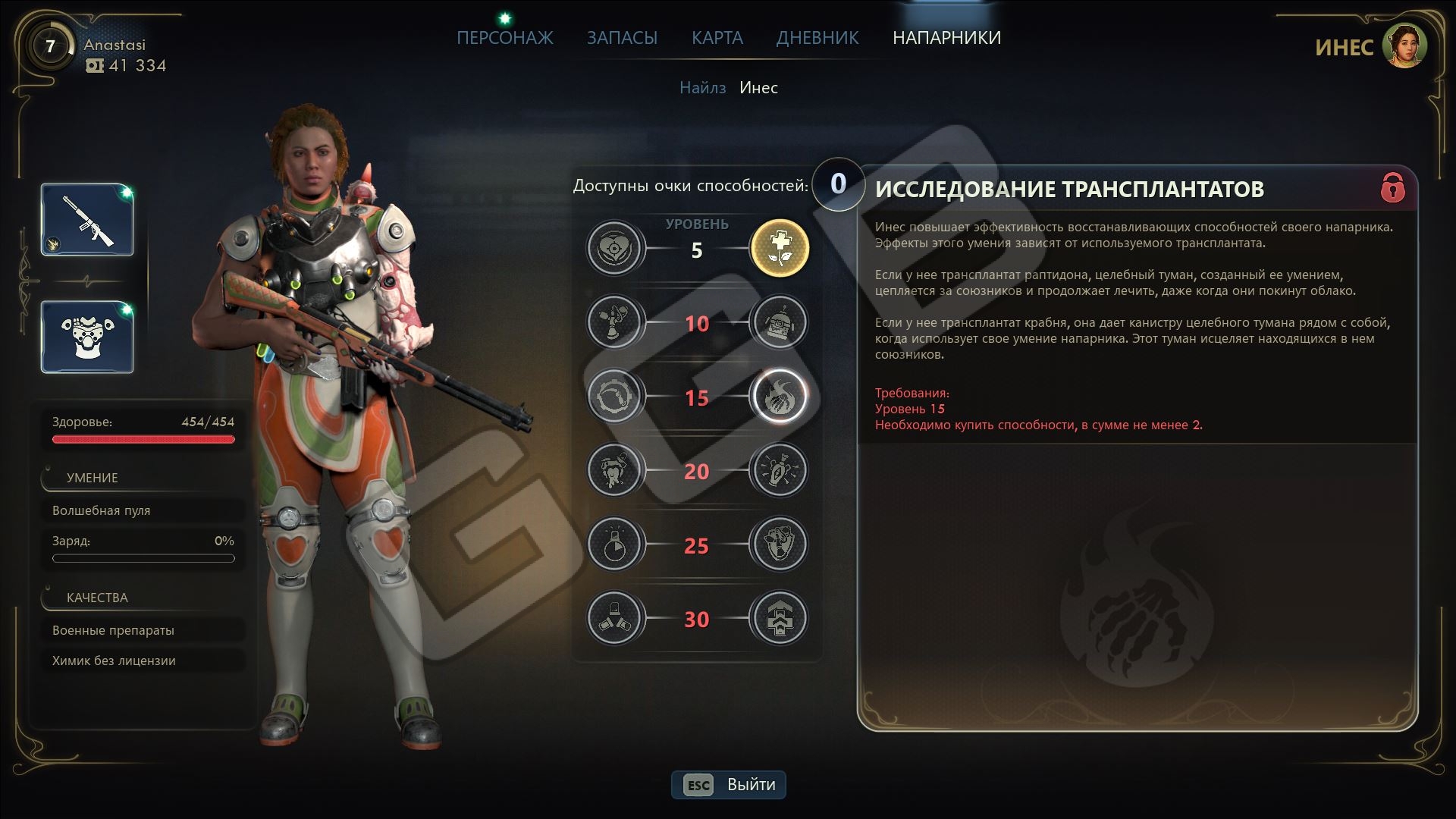Go to the Дневник tab
The height and width of the screenshot is (819, 1456).
(817, 38)
